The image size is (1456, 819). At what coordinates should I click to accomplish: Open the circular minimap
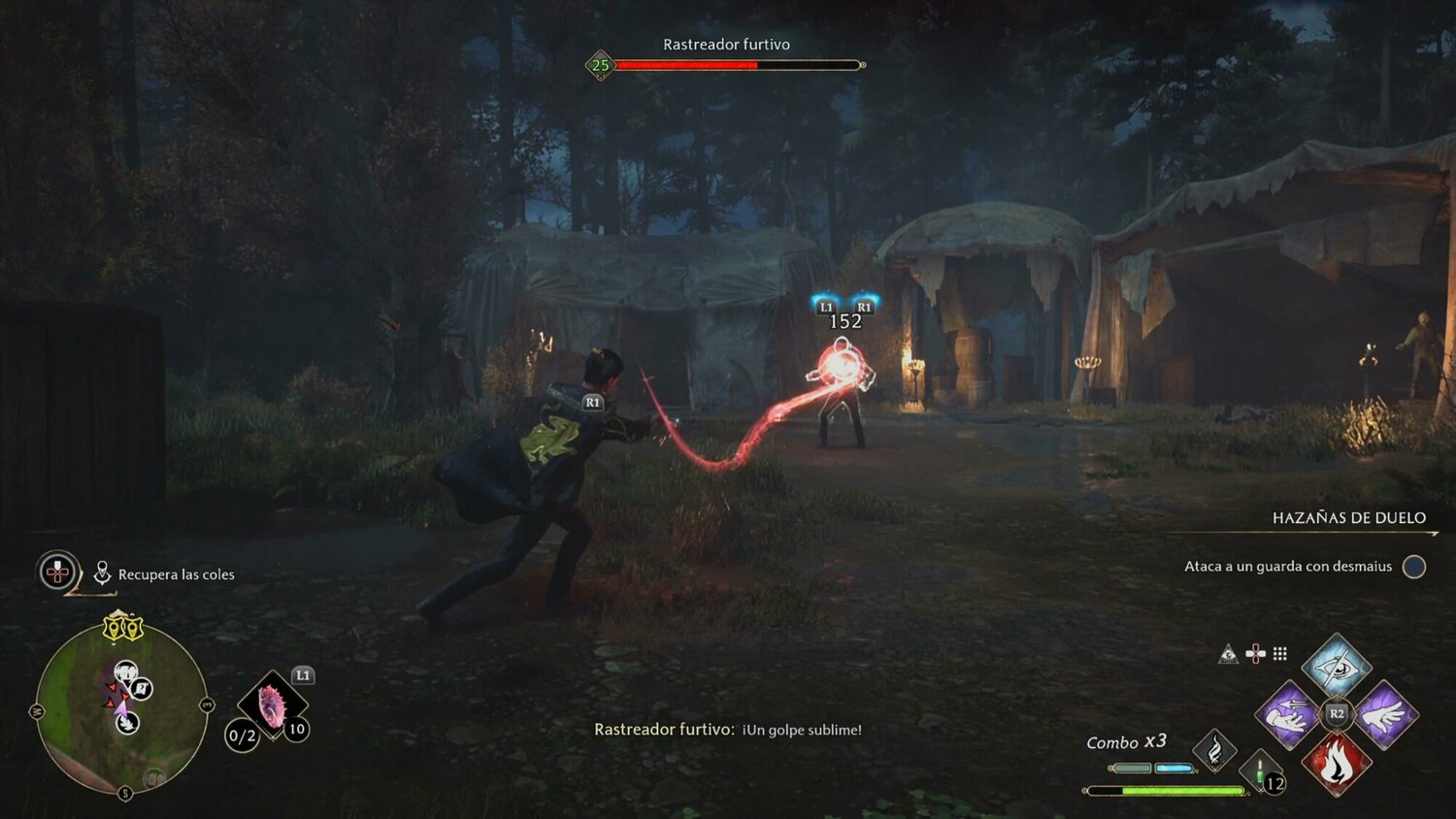point(121,708)
